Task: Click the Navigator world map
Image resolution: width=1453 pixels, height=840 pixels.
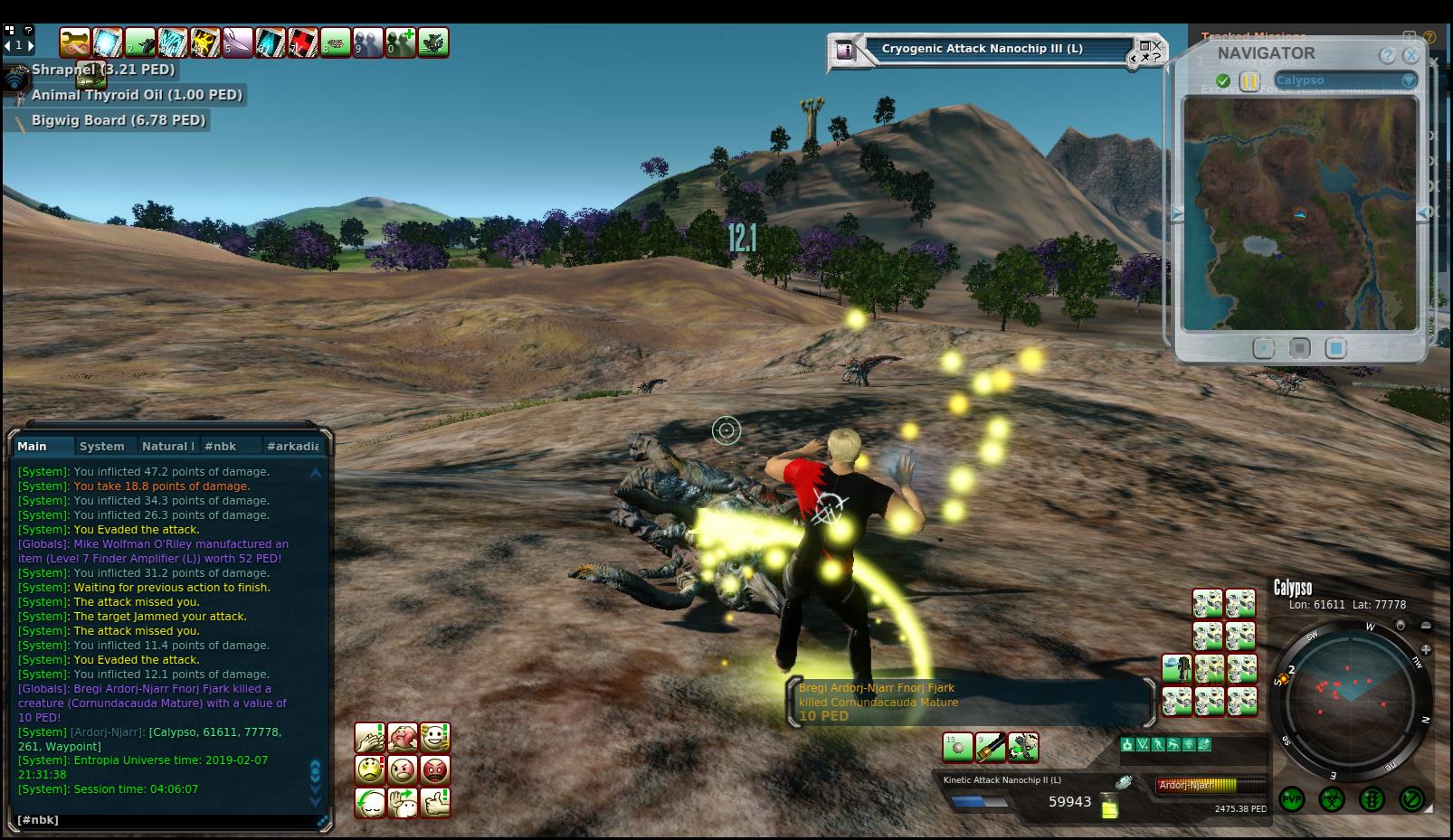Action: click(x=1299, y=213)
